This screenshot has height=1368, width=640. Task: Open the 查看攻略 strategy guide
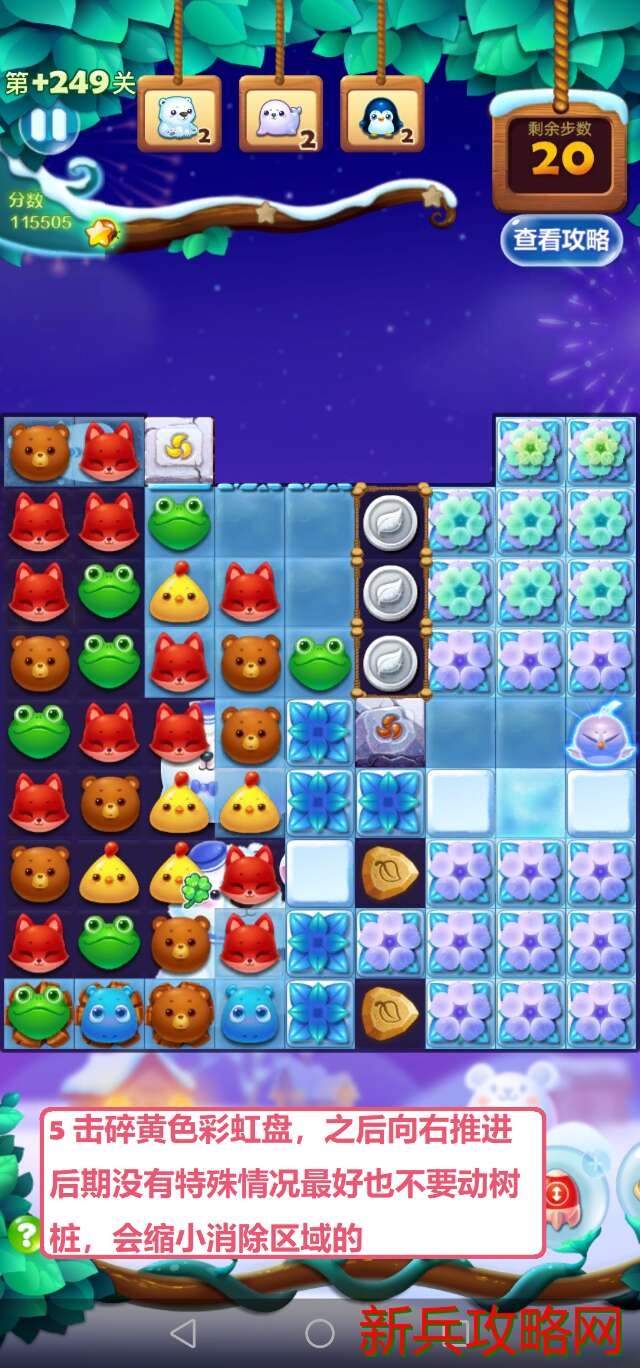(561, 240)
